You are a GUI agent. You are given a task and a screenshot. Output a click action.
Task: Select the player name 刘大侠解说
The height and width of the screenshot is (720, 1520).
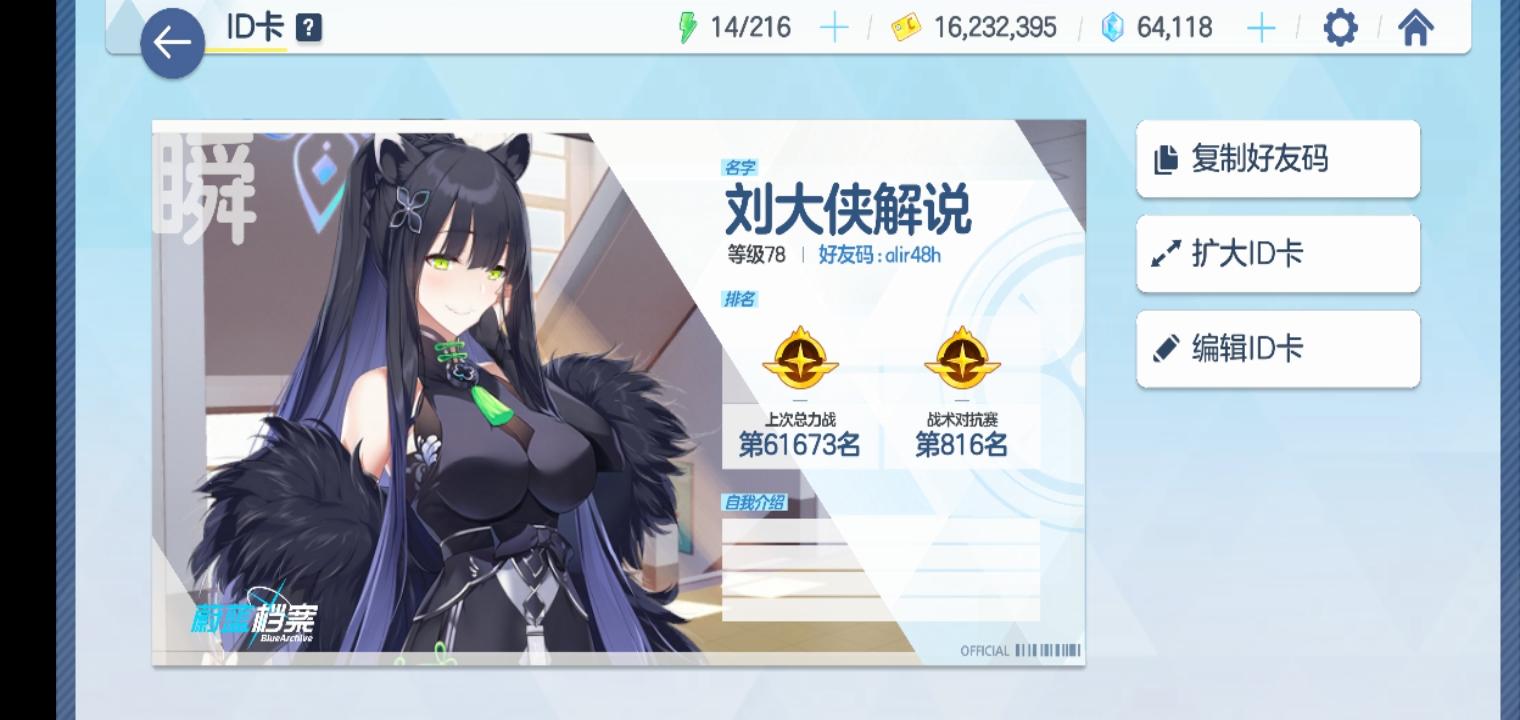pyautogui.click(x=845, y=213)
